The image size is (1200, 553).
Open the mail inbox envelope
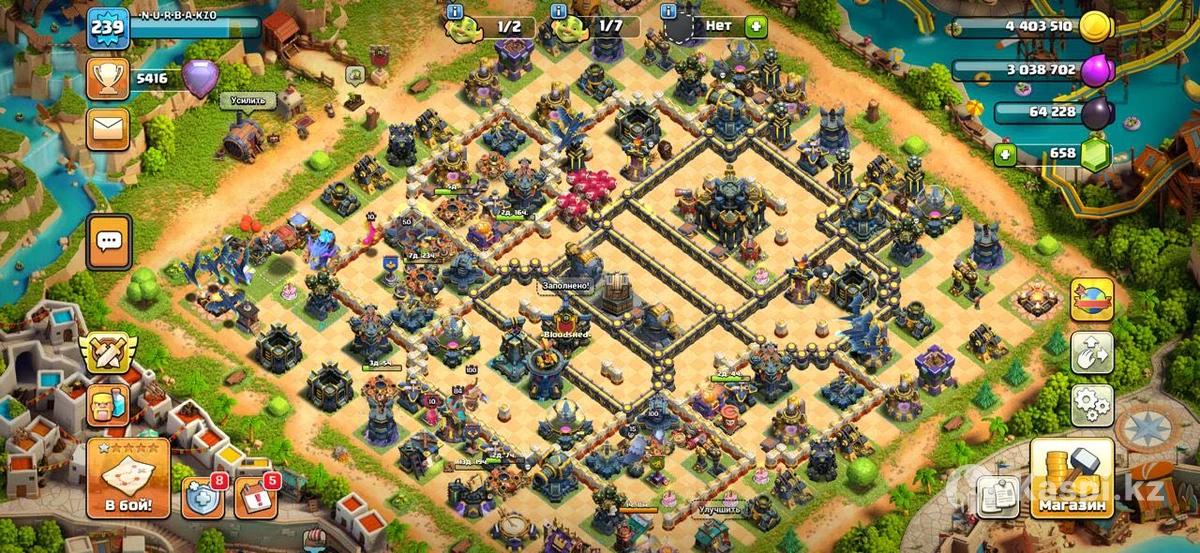pyautogui.click(x=107, y=129)
